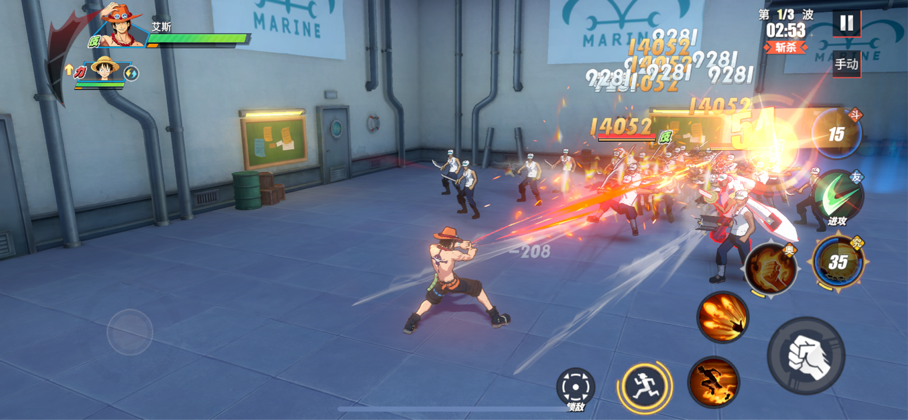Activate the running figure dash button
Viewport: 908px width, 420px height.
pyautogui.click(x=644, y=385)
